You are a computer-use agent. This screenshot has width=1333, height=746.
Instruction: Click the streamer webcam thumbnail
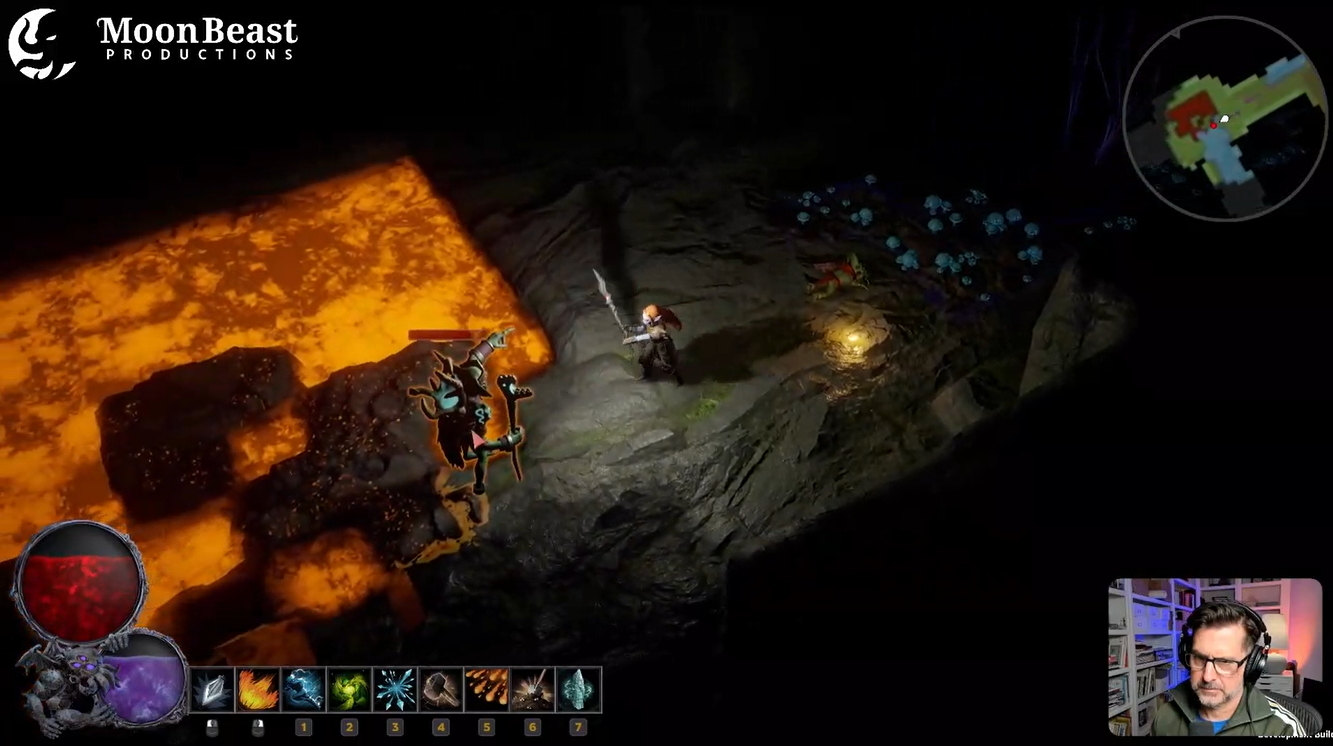pos(1214,656)
